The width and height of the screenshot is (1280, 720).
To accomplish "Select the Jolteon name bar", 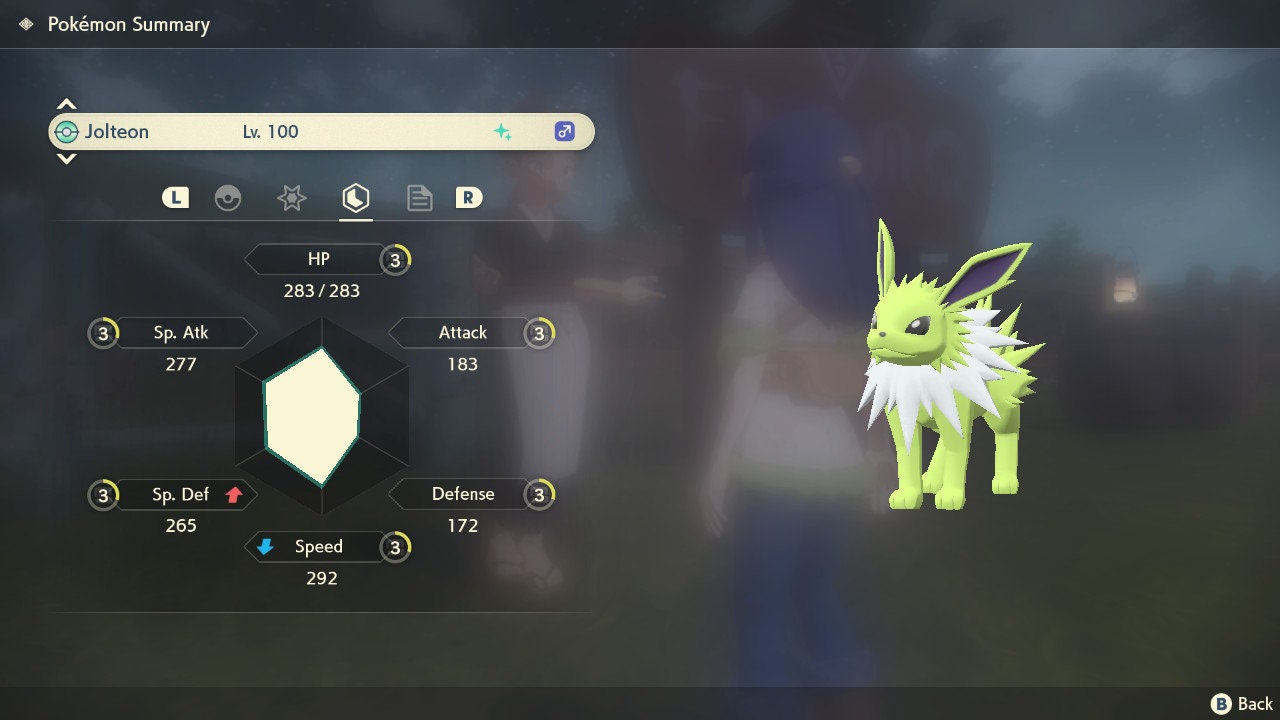I will coord(320,132).
